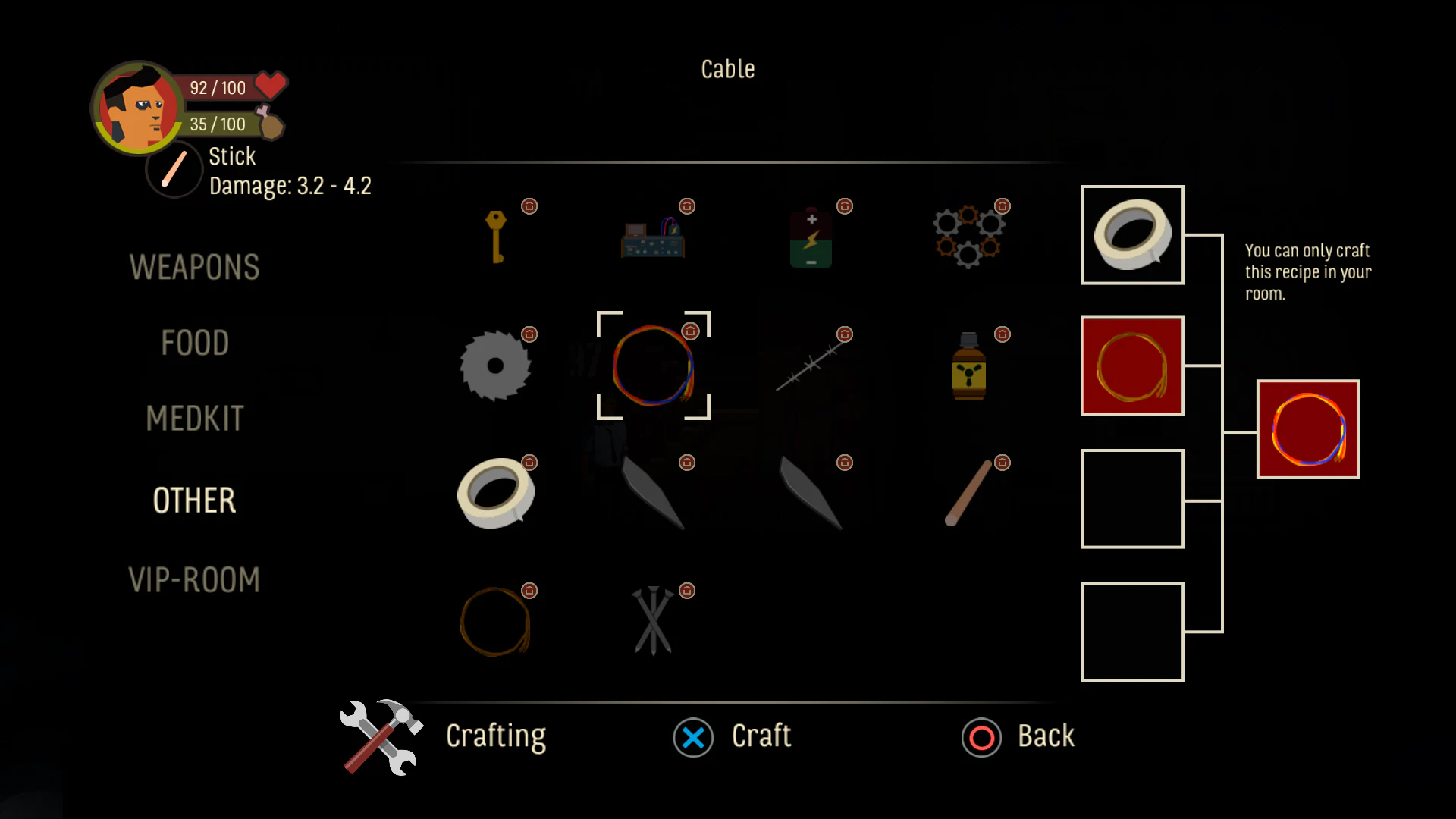This screenshot has height=819, width=1456.
Task: Open the VIP-ROOM category
Action: [x=195, y=579]
